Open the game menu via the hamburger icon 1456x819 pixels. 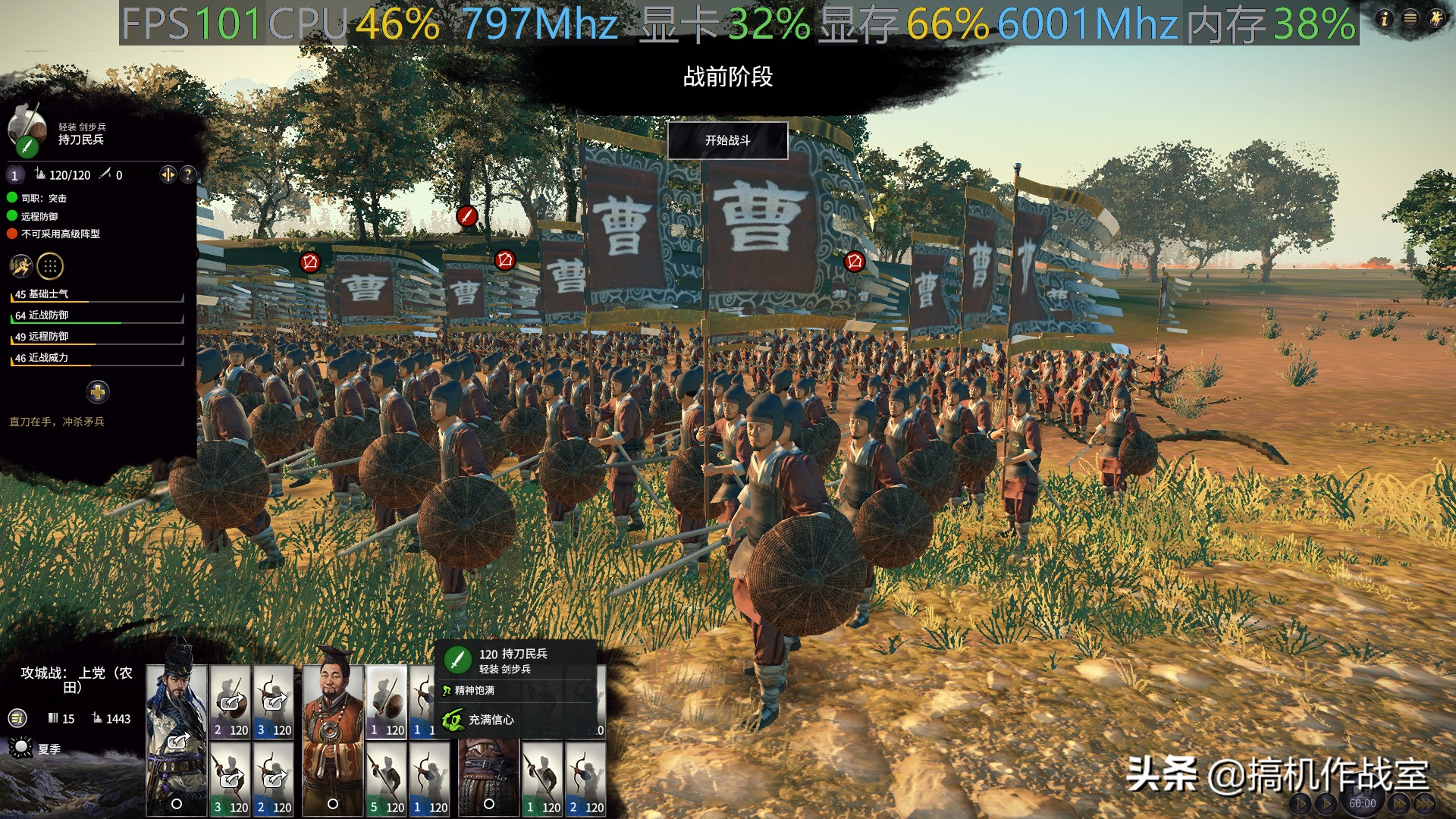(1410, 19)
